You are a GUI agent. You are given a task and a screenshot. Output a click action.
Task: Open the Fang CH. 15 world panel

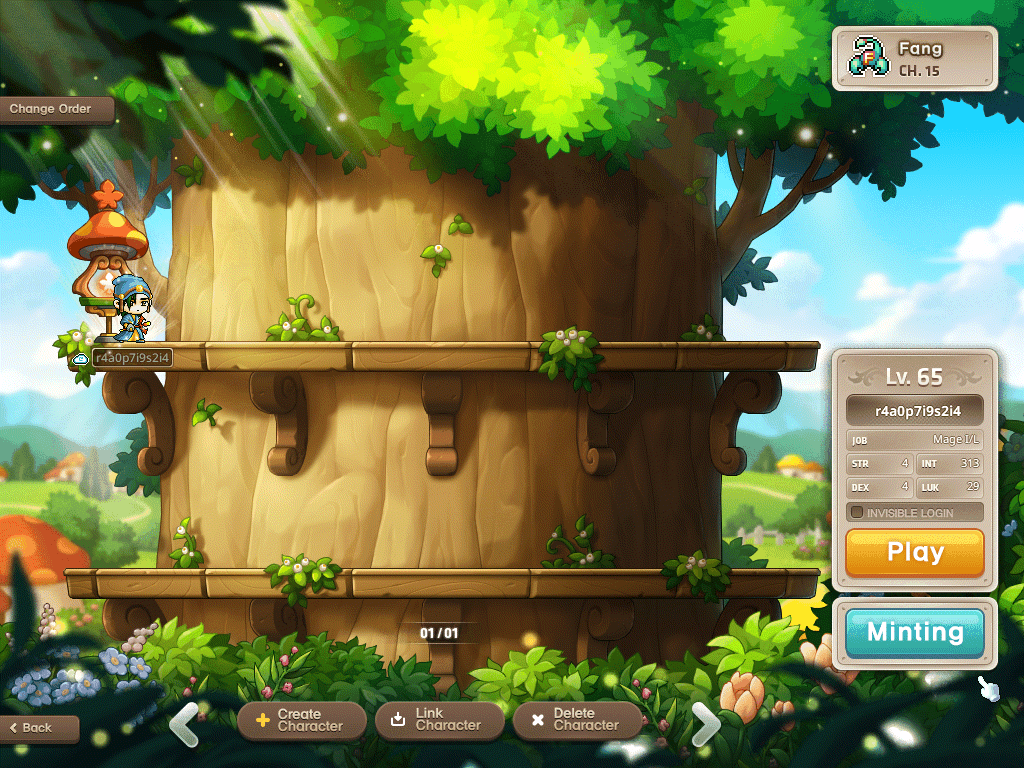click(x=914, y=58)
